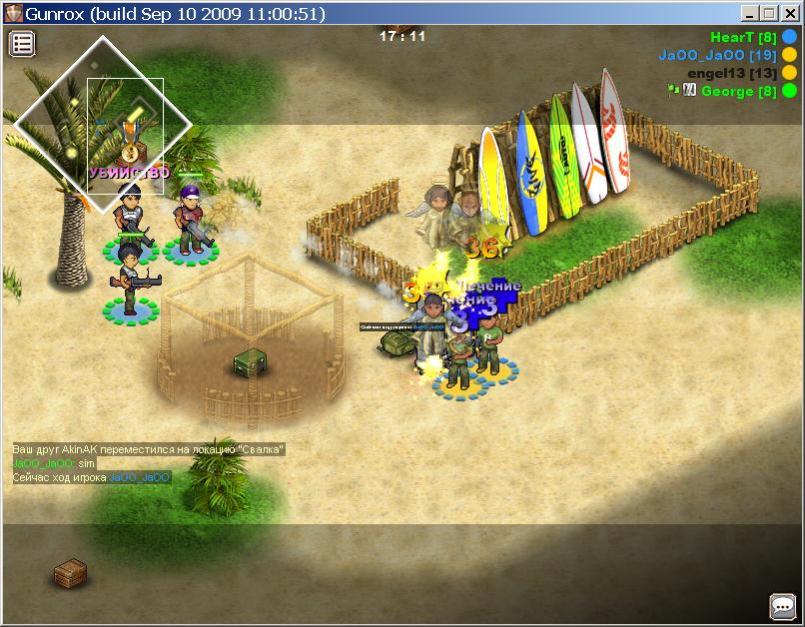This screenshot has height=627, width=805.
Task: Minimize the Gunrox window
Action: 749,14
